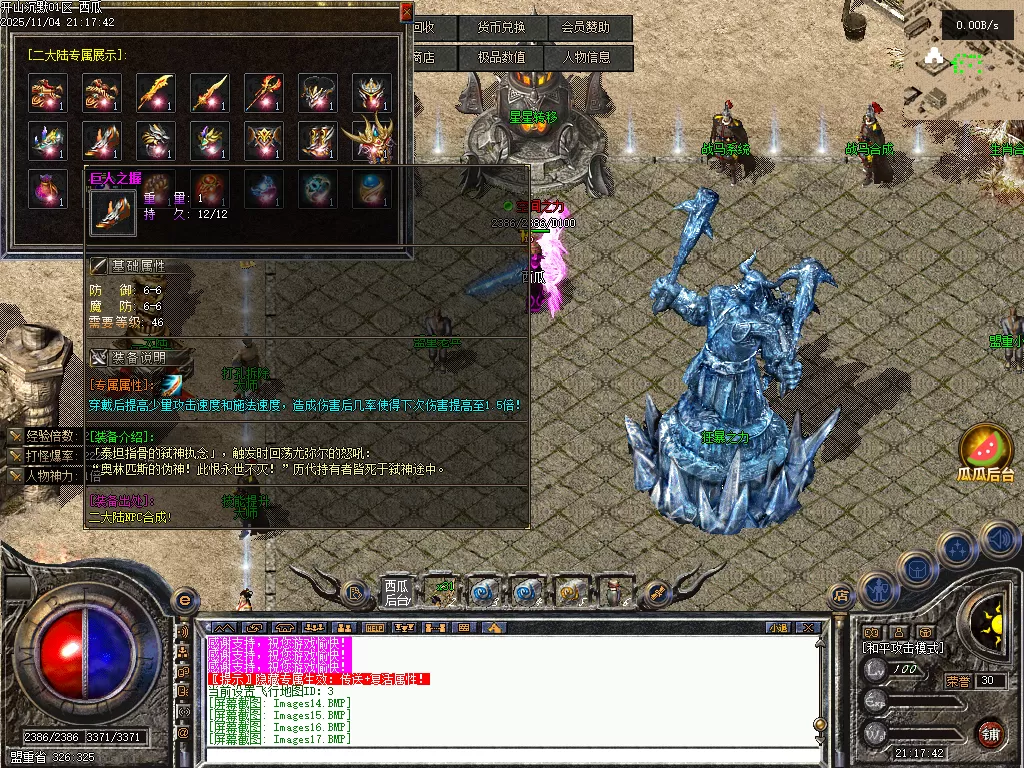The height and width of the screenshot is (768, 1024).
Task: Toggle the 和平攻击模式 attack mode label
Action: click(903, 648)
